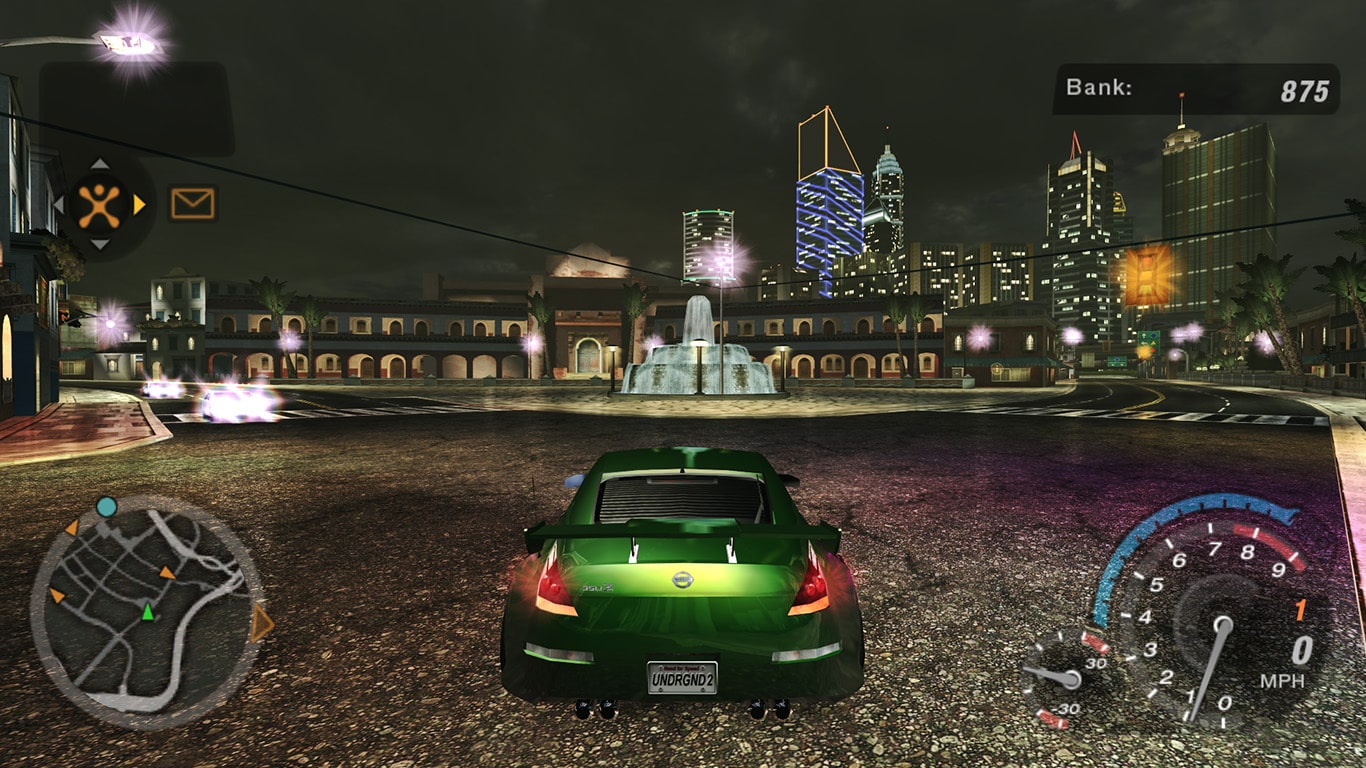1366x768 pixels.
Task: Click the orange dancing figure HUD icon
Action: point(99,204)
